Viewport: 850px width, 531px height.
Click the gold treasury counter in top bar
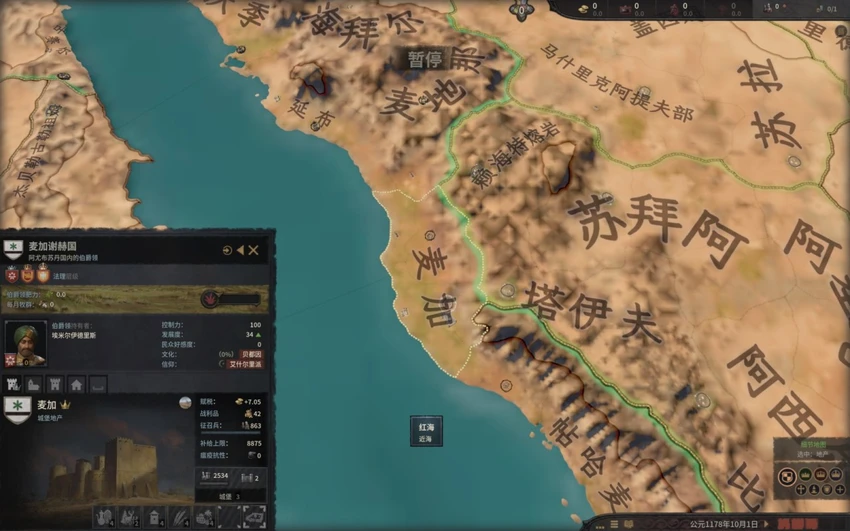click(586, 8)
